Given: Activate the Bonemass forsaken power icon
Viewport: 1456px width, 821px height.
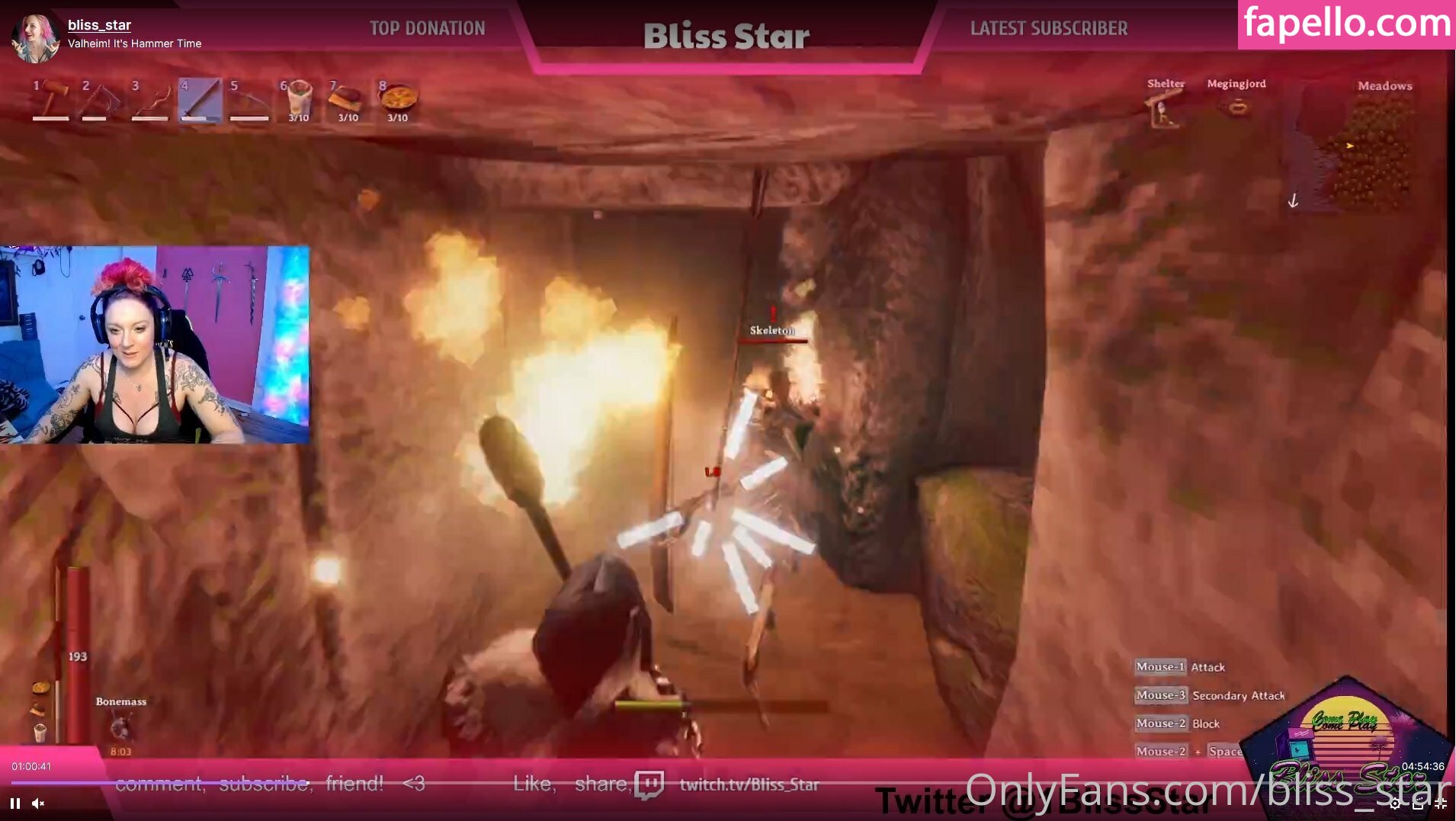Looking at the screenshot, I should (x=120, y=727).
